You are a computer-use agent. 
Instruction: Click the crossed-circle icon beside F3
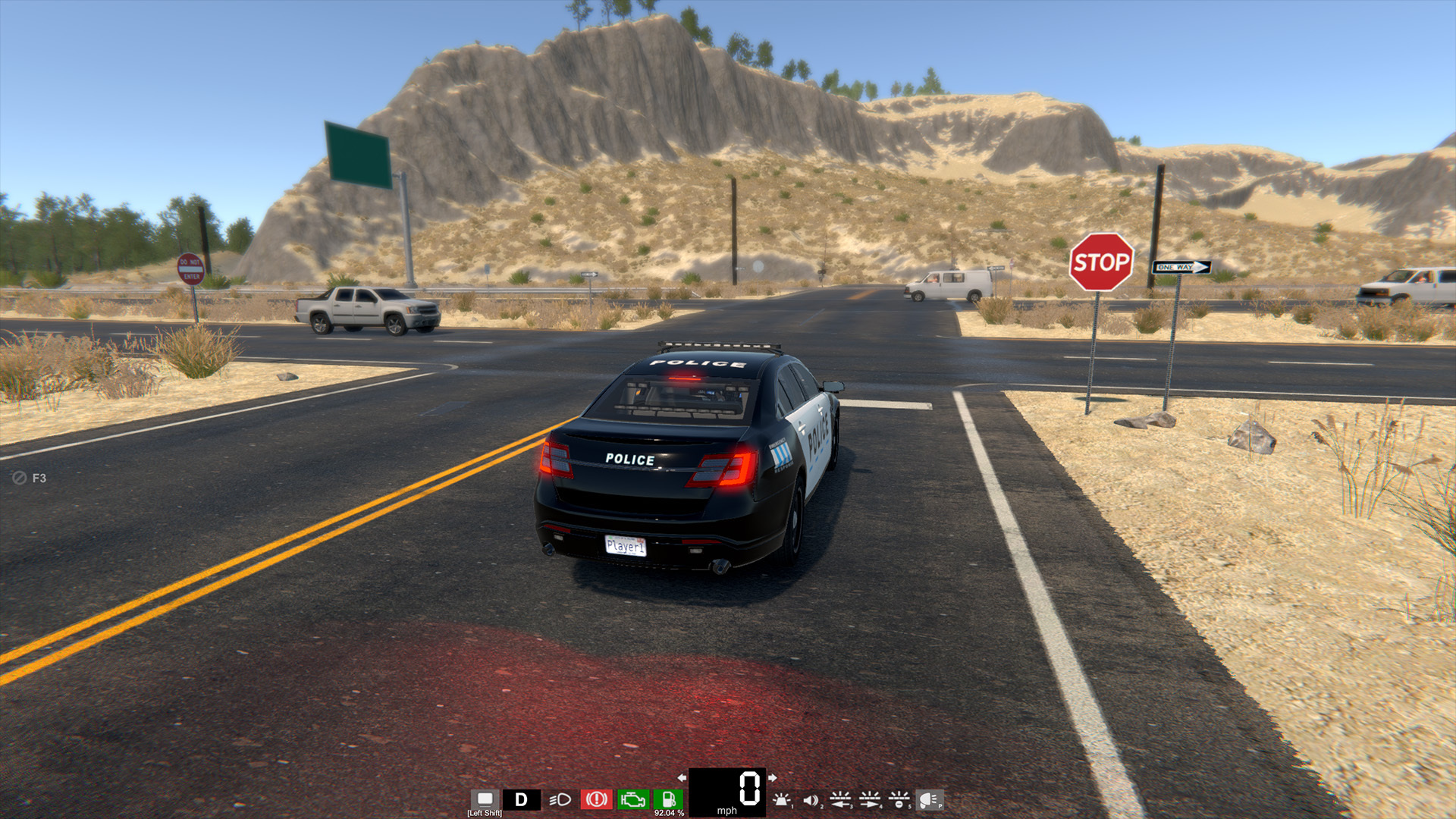19,478
